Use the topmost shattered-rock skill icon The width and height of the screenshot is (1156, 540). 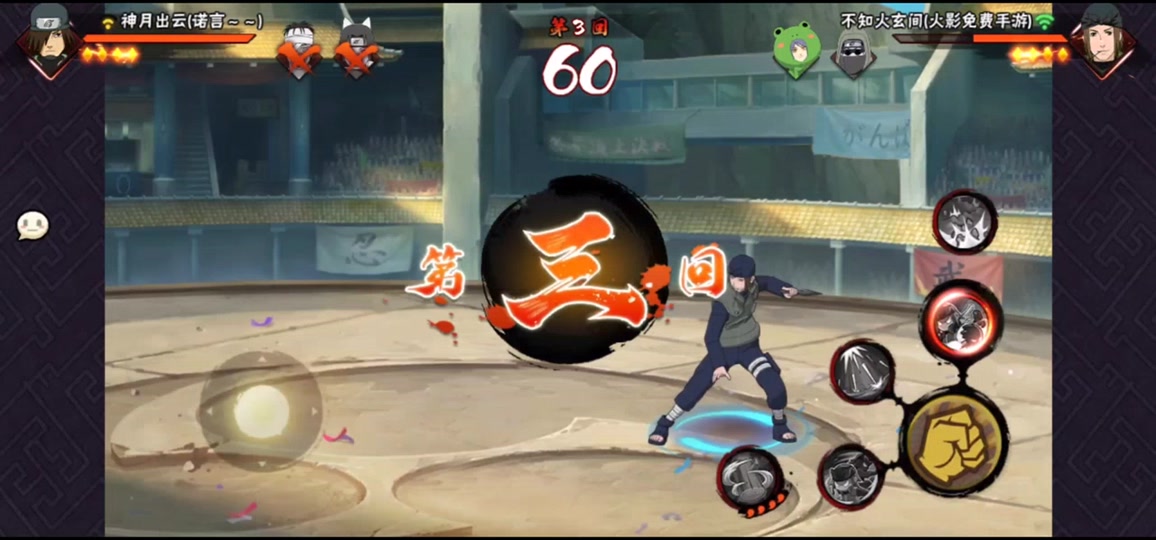965,220
